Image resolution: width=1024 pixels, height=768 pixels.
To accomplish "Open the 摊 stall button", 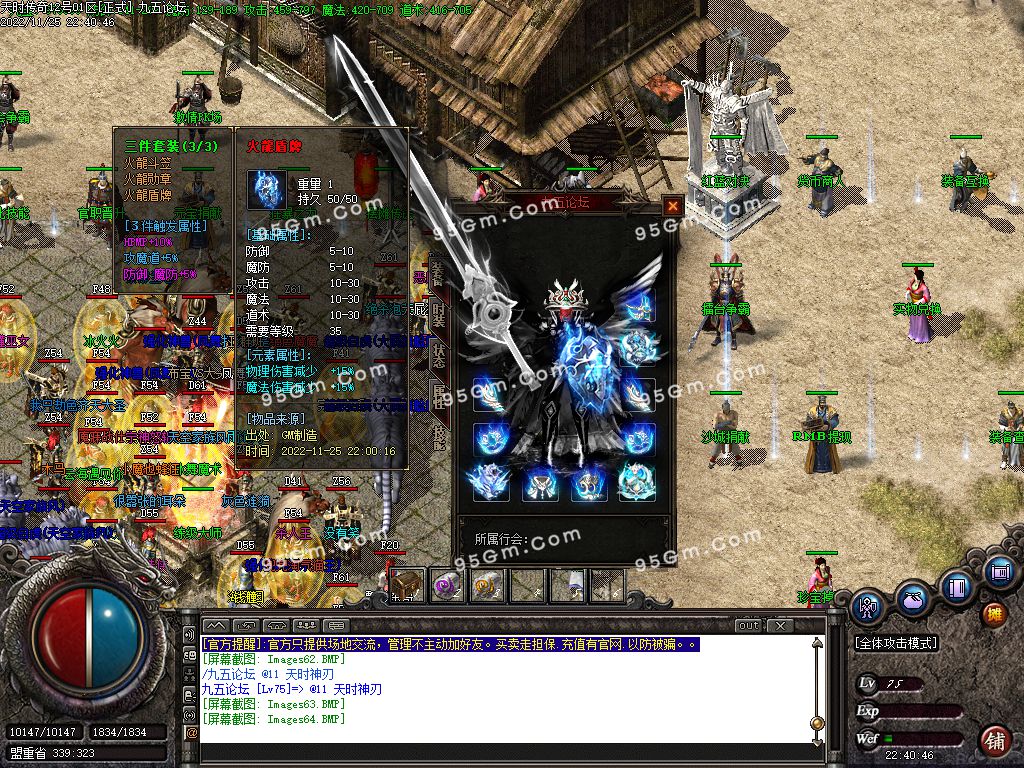I will point(994,613).
